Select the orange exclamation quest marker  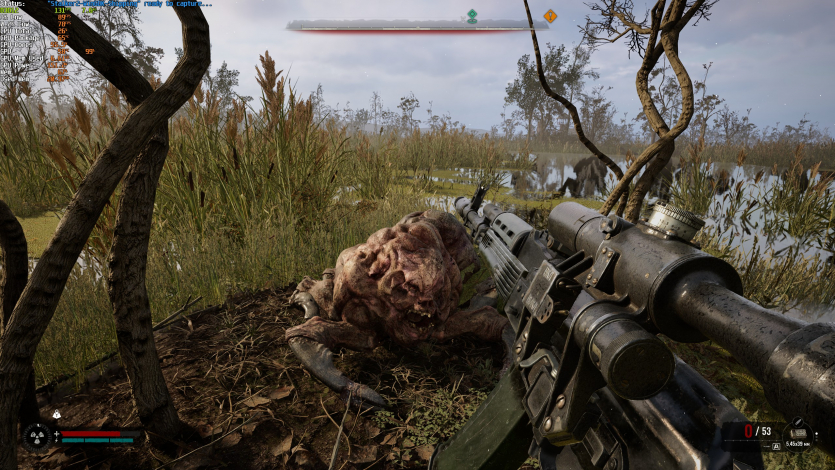549,15
